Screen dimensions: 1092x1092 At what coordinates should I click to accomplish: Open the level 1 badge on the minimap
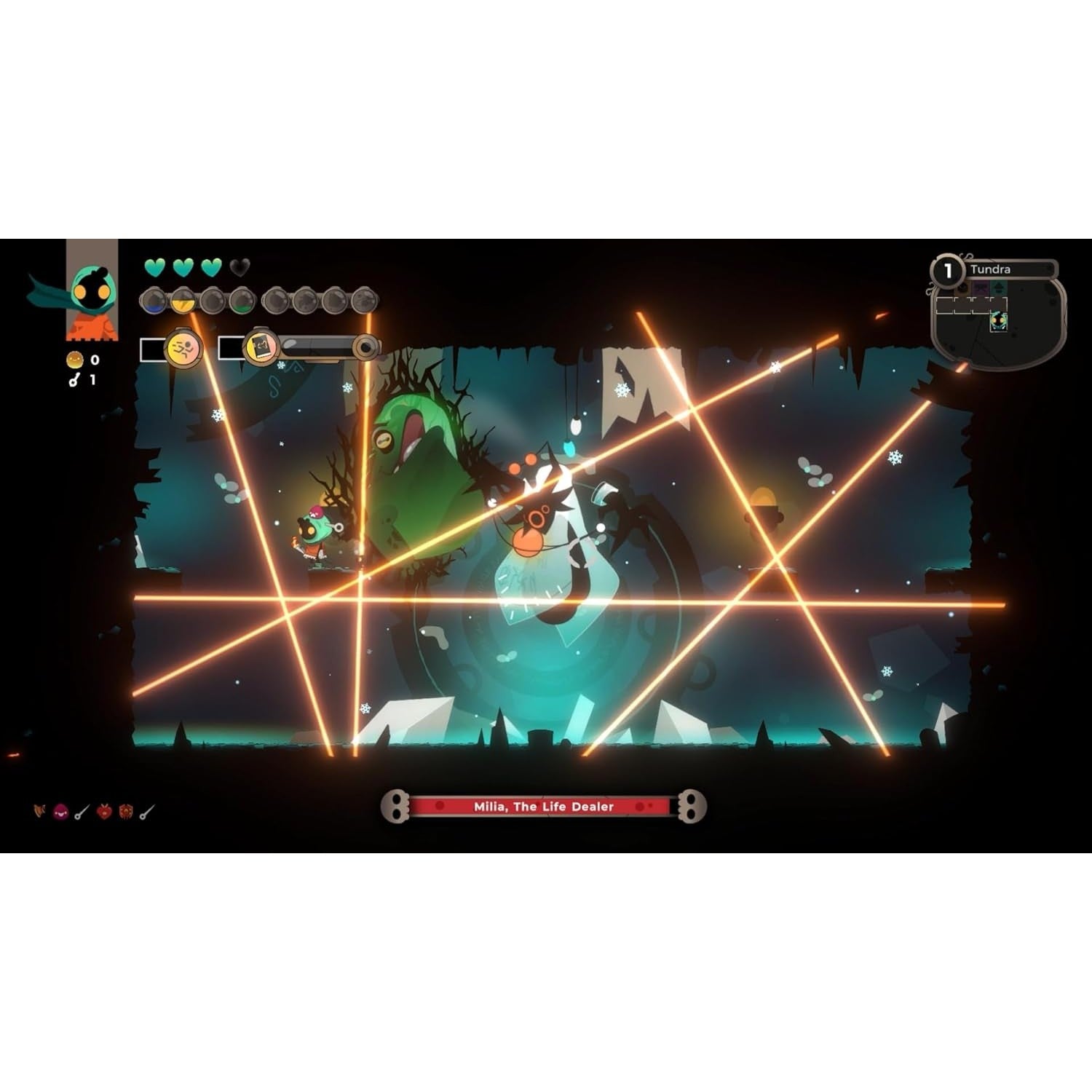click(948, 271)
